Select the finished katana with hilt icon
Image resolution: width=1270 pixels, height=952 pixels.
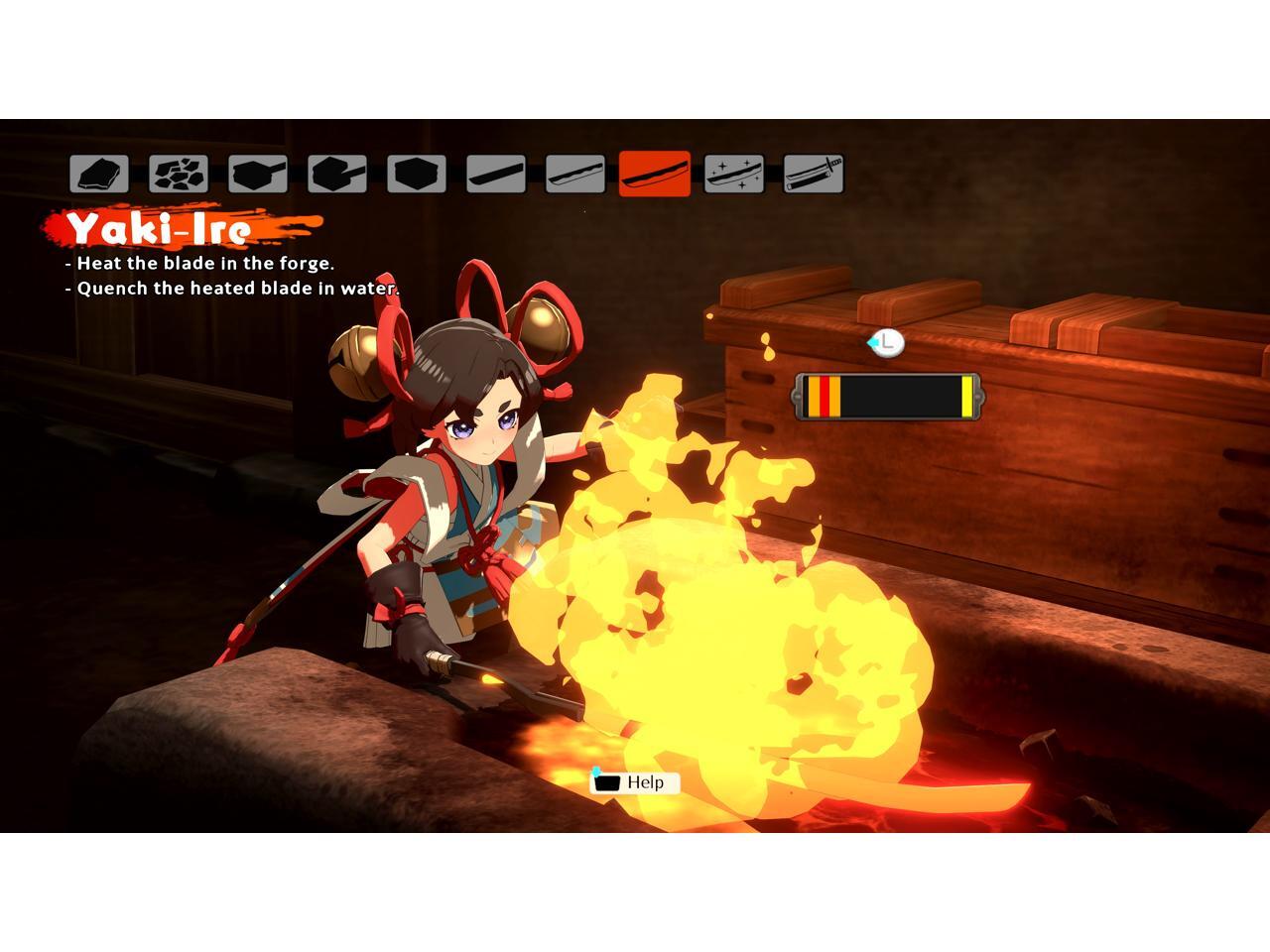pos(814,175)
